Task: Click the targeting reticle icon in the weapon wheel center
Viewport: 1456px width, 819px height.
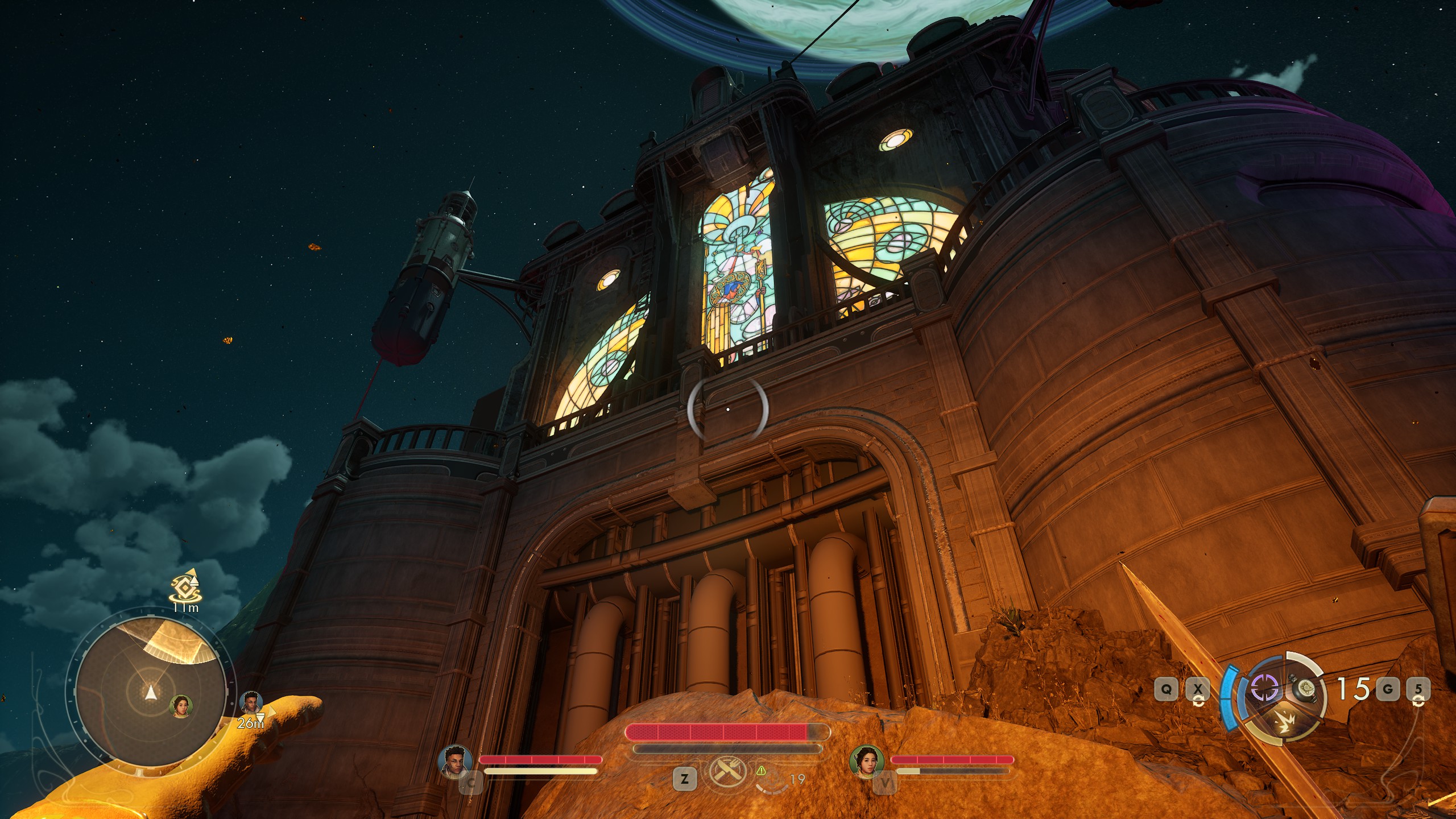Action: 1265,688
